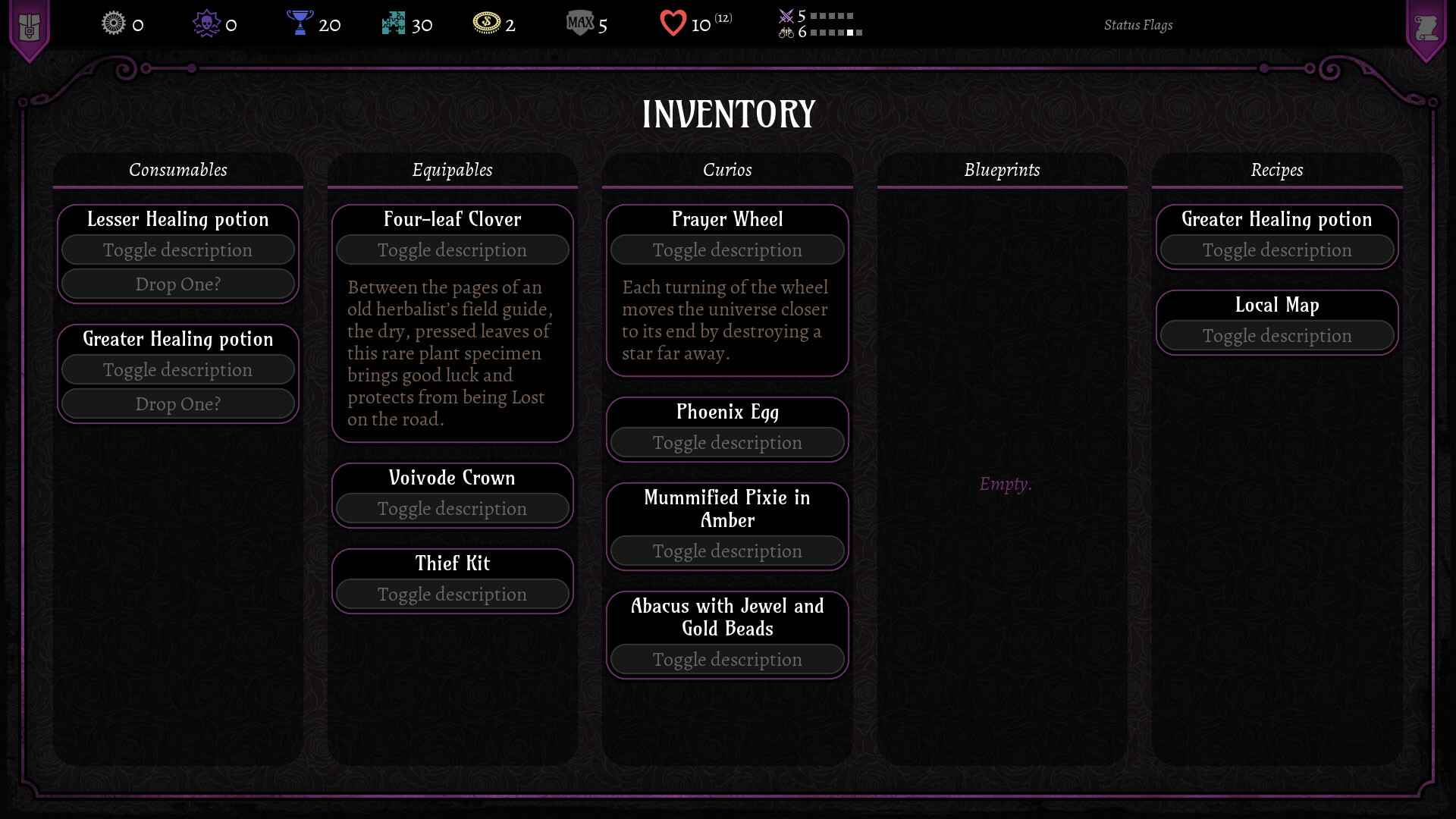
Task: Select the Blueprints column header
Action: pyautogui.click(x=1002, y=170)
